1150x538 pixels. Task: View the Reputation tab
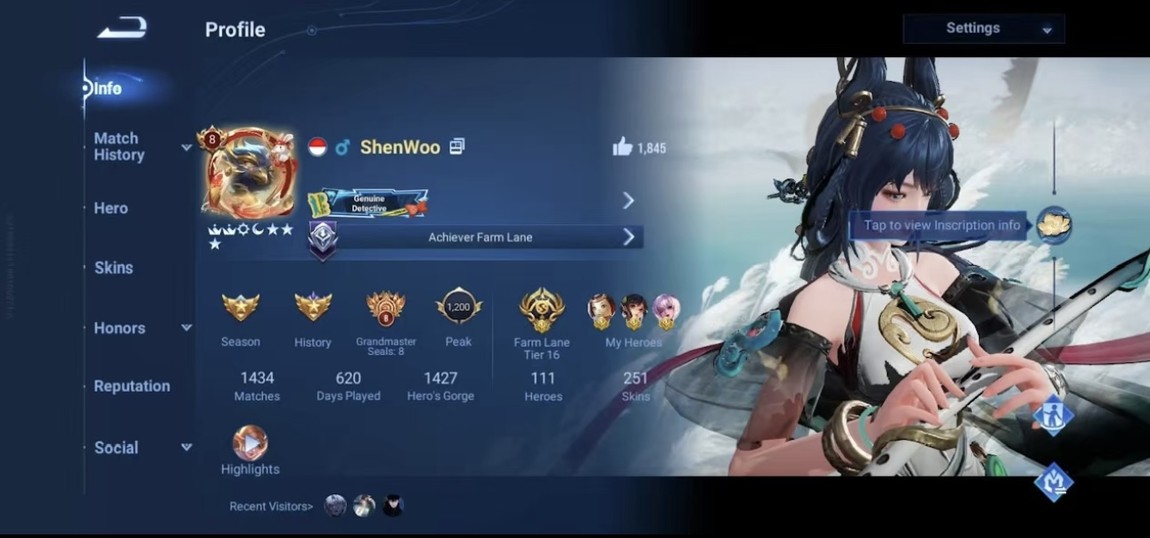132,386
